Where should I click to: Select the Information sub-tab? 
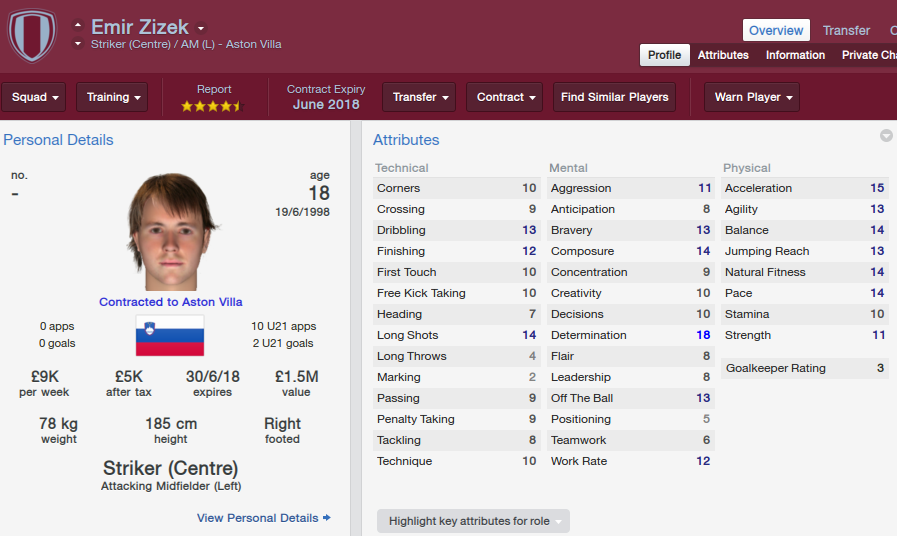795,55
